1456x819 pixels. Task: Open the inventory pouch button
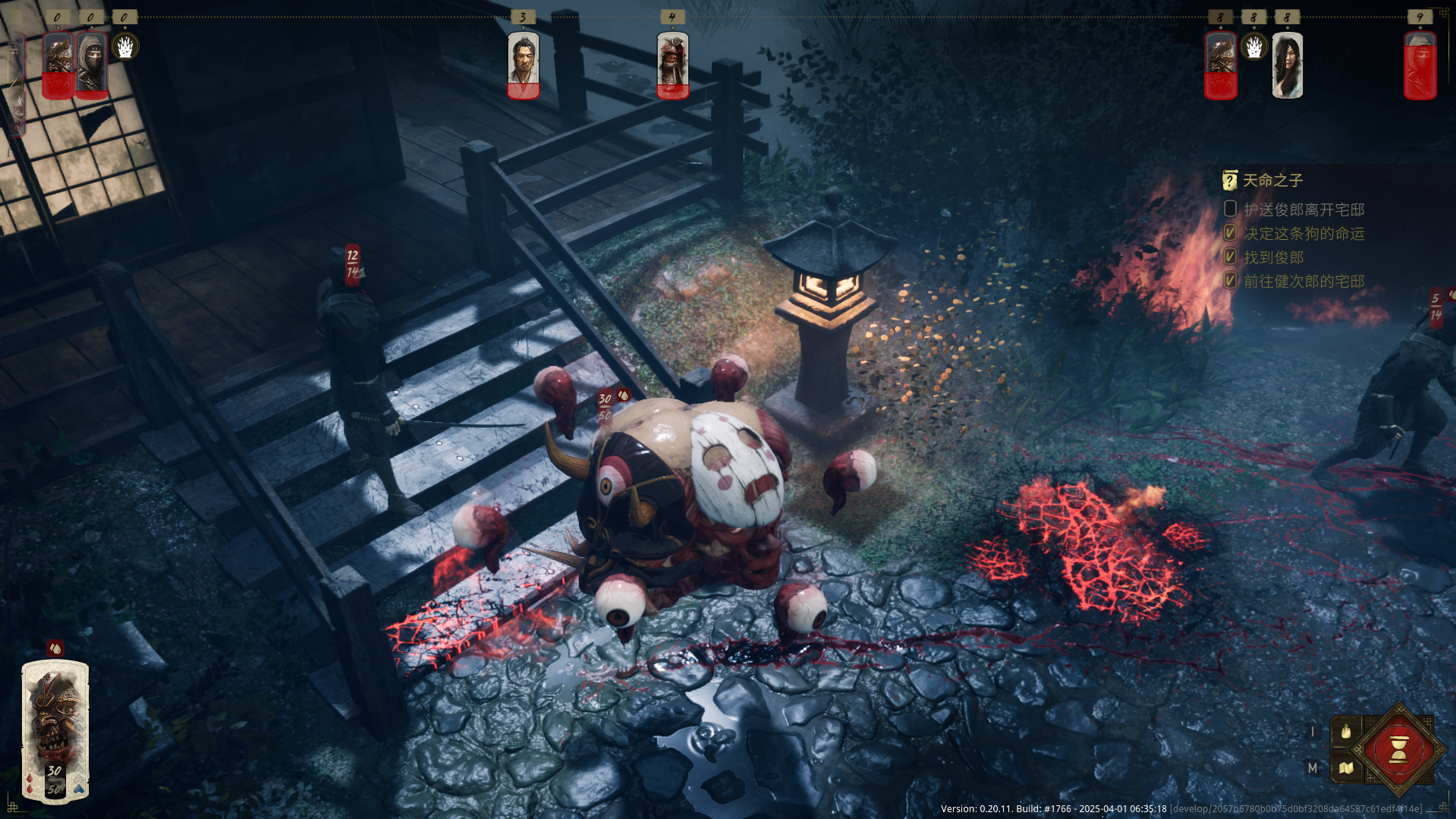pyautogui.click(x=1346, y=732)
